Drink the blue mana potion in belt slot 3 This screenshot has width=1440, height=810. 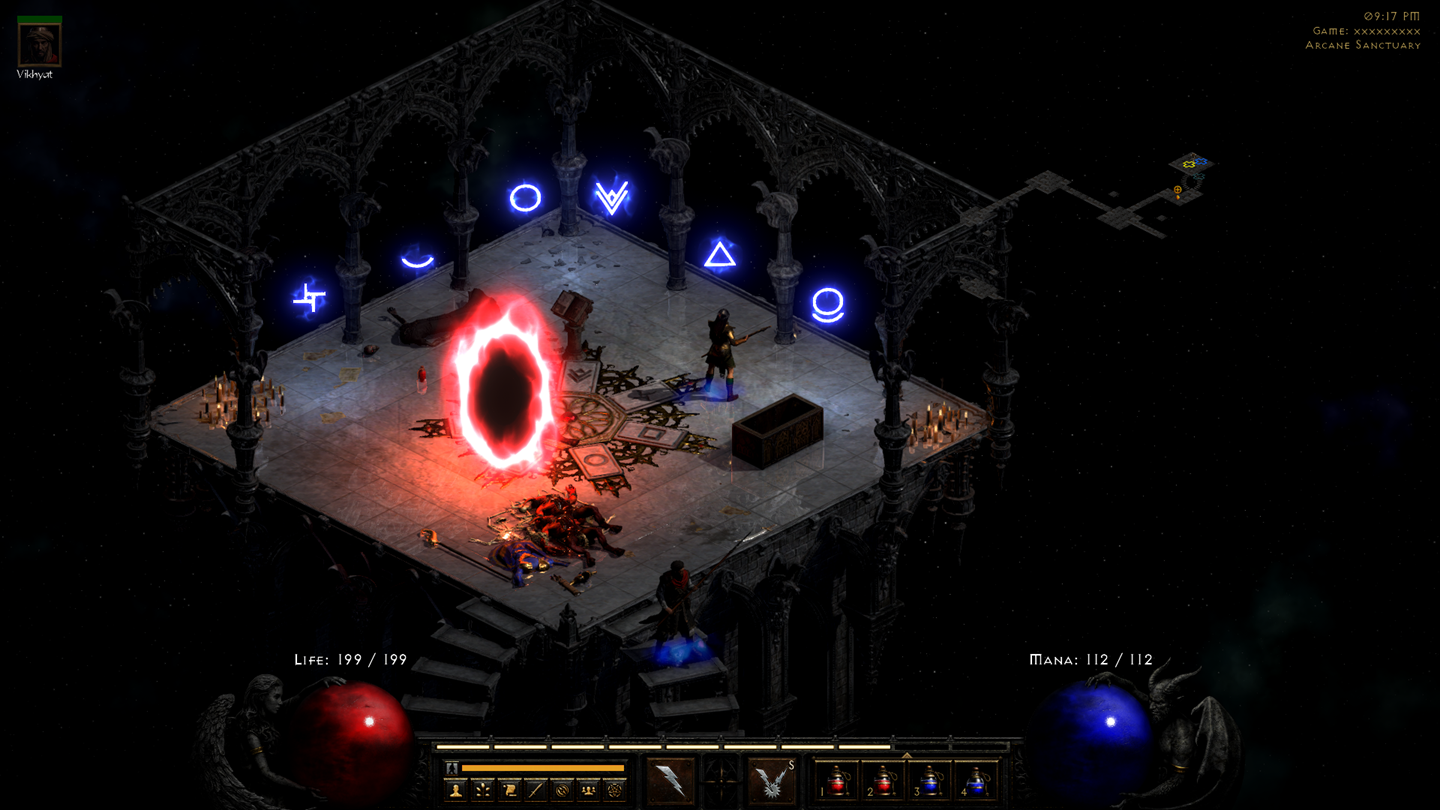click(930, 781)
